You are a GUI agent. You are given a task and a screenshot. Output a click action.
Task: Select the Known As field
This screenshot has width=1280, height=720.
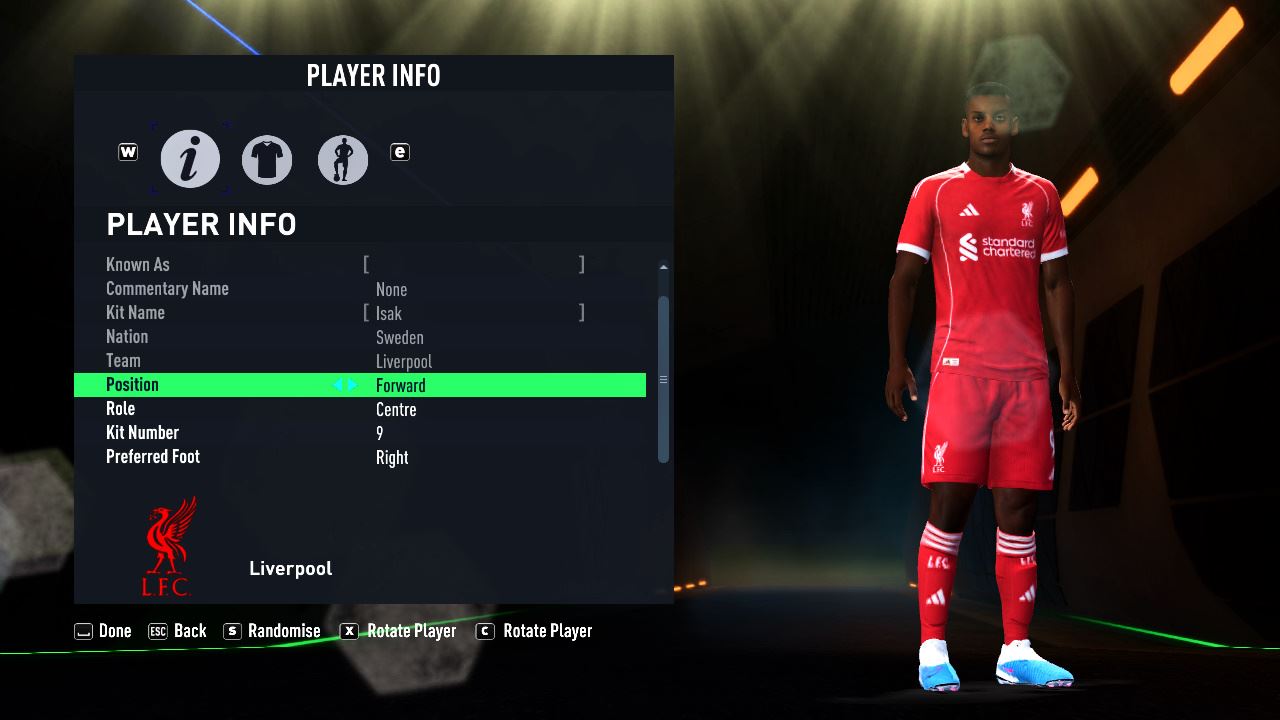[x=474, y=265]
